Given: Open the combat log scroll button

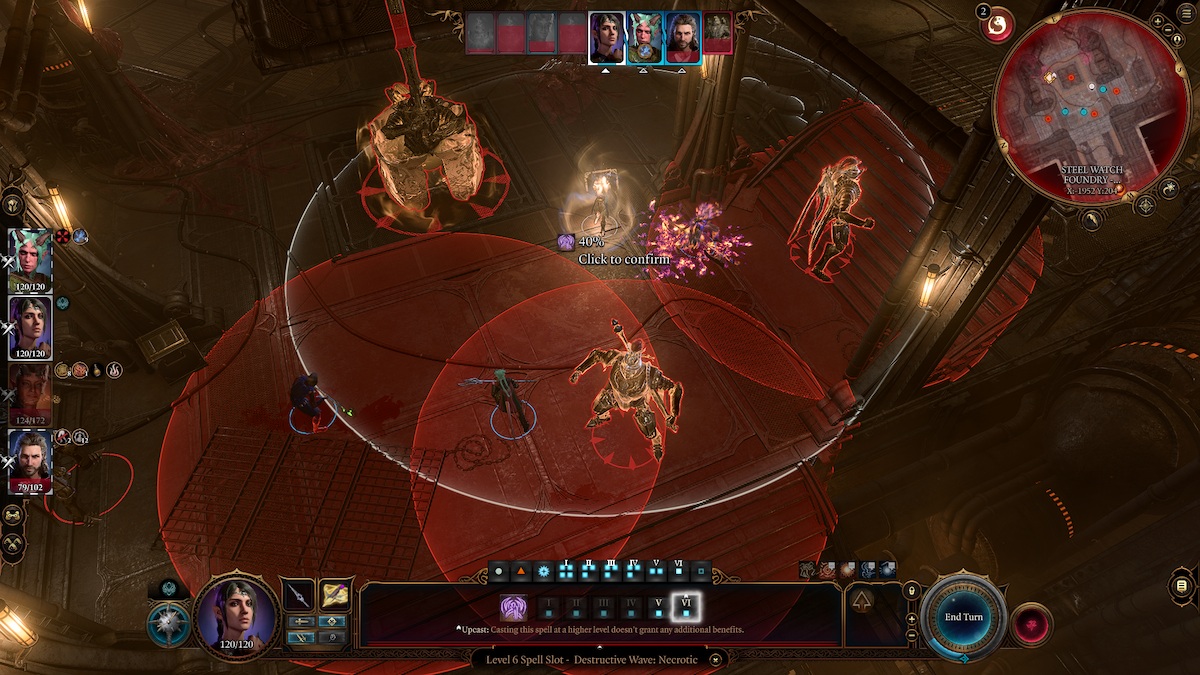Looking at the screenshot, I should tap(1182, 584).
